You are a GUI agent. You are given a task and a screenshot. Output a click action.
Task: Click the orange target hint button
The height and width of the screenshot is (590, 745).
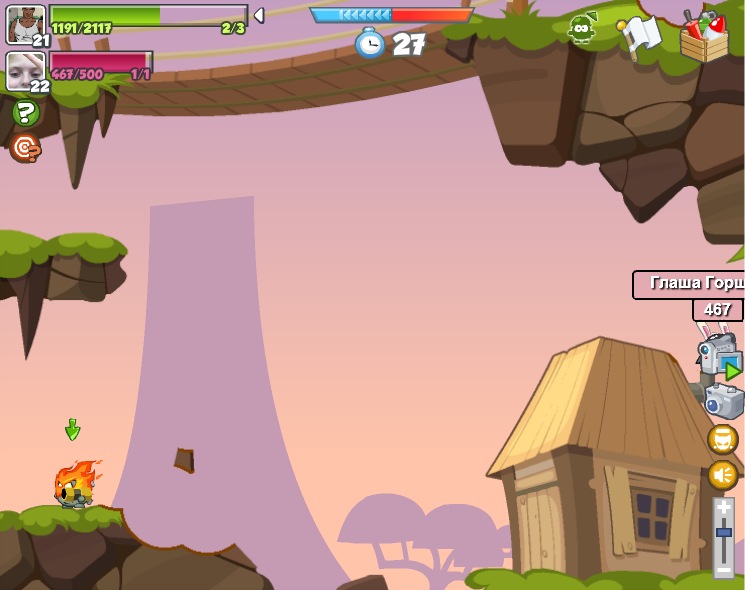coord(24,148)
